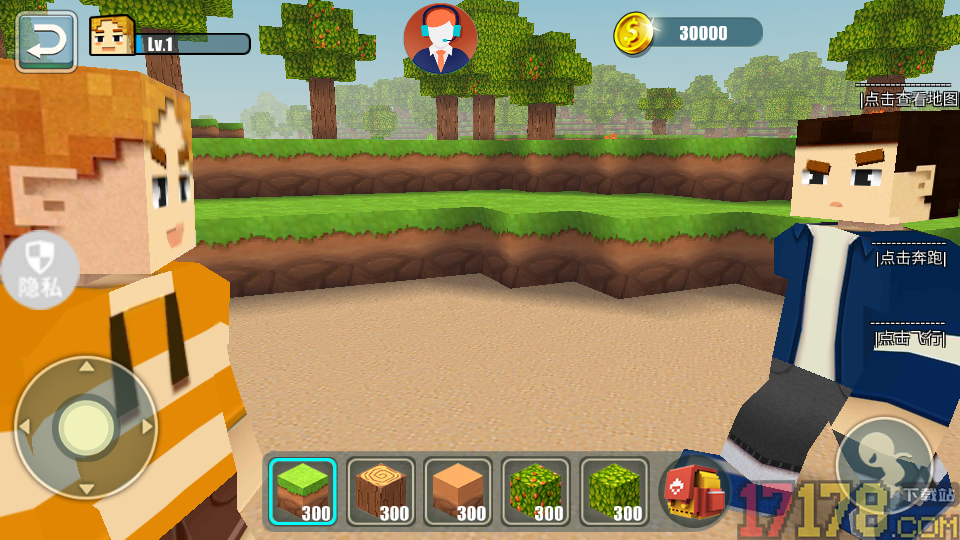
Task: Activate running with 点击奔跑
Action: click(x=910, y=258)
